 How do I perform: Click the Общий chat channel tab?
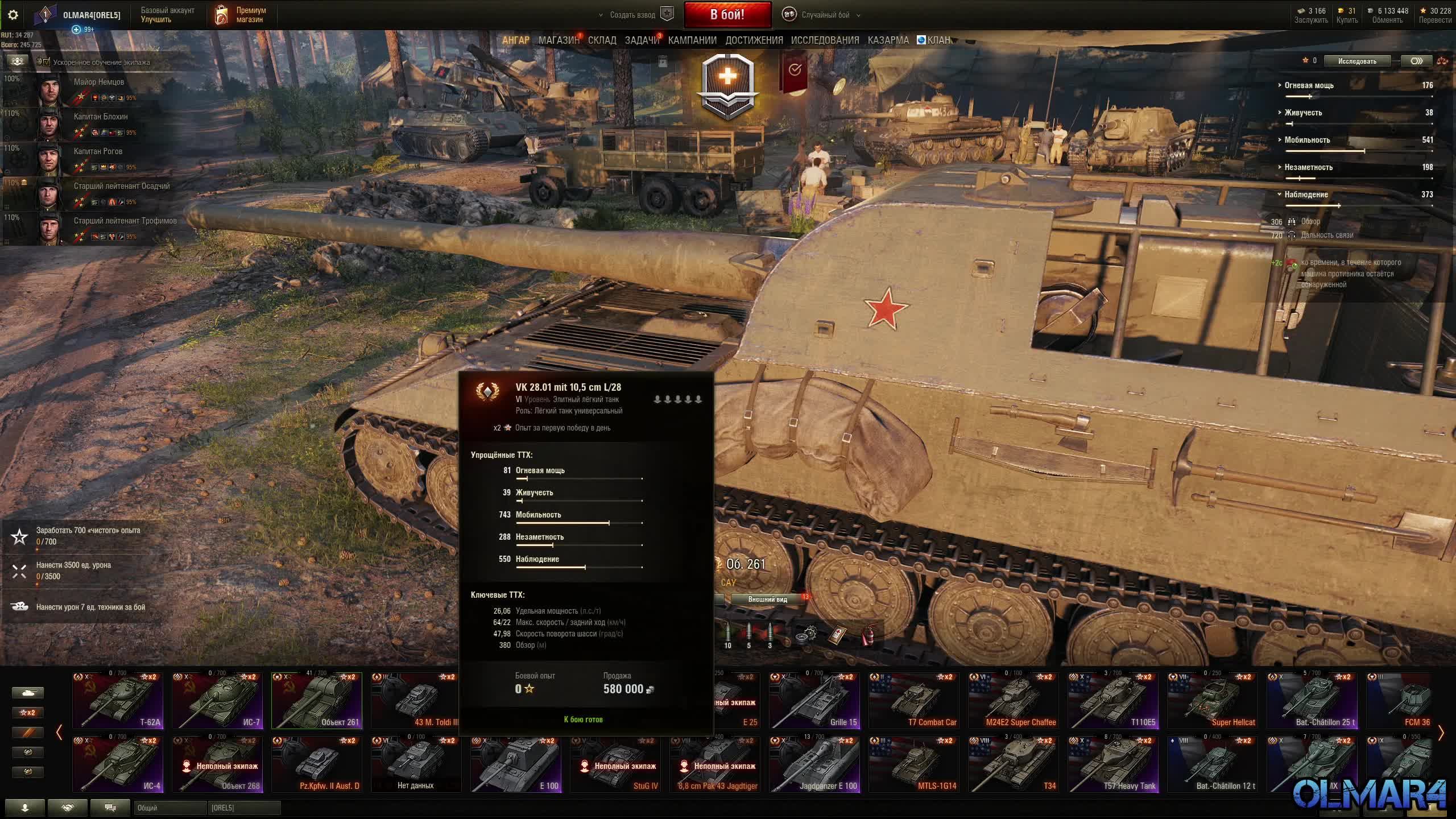(x=169, y=808)
